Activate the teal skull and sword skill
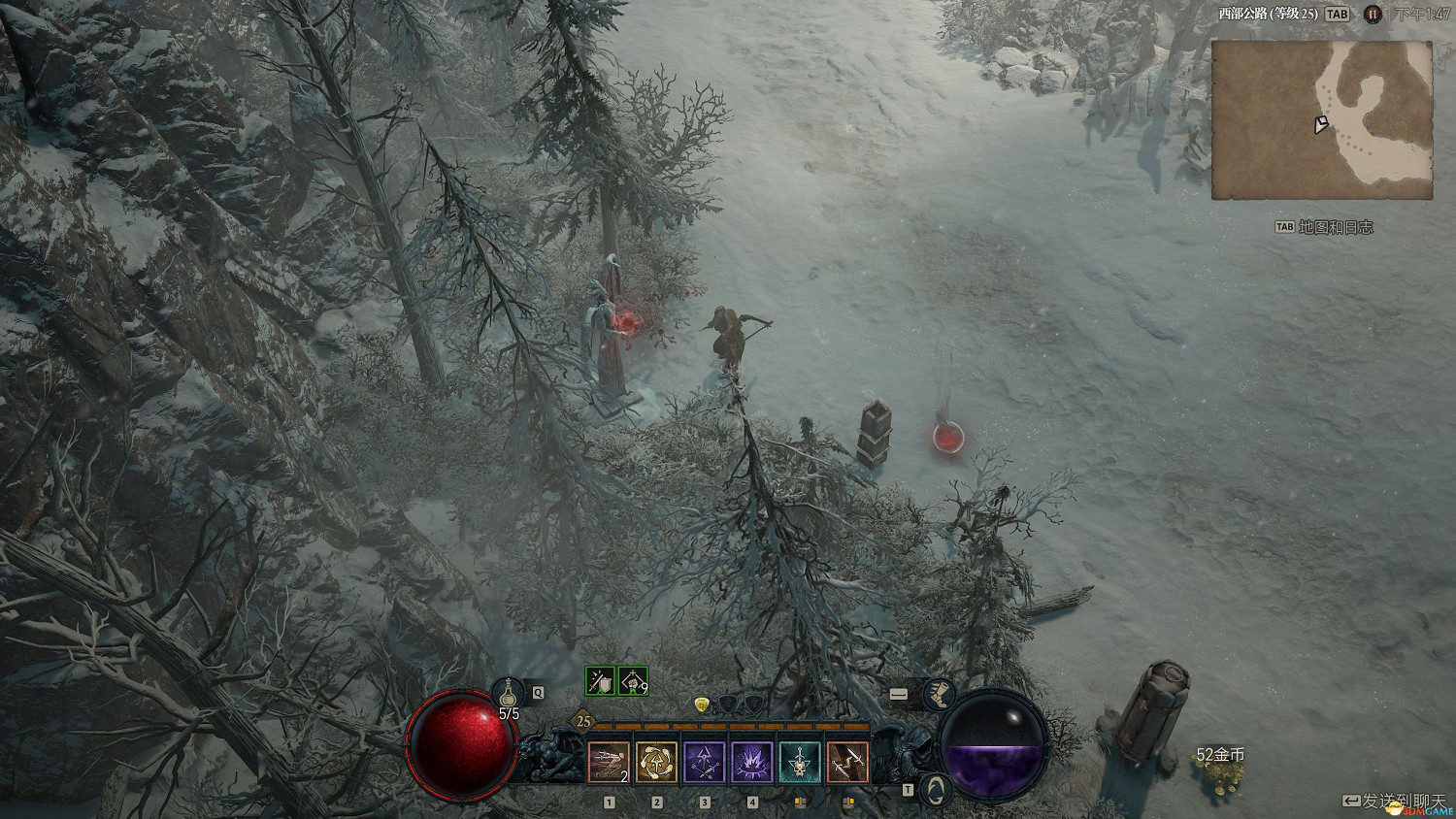Image resolution: width=1456 pixels, height=819 pixels. pos(800,763)
